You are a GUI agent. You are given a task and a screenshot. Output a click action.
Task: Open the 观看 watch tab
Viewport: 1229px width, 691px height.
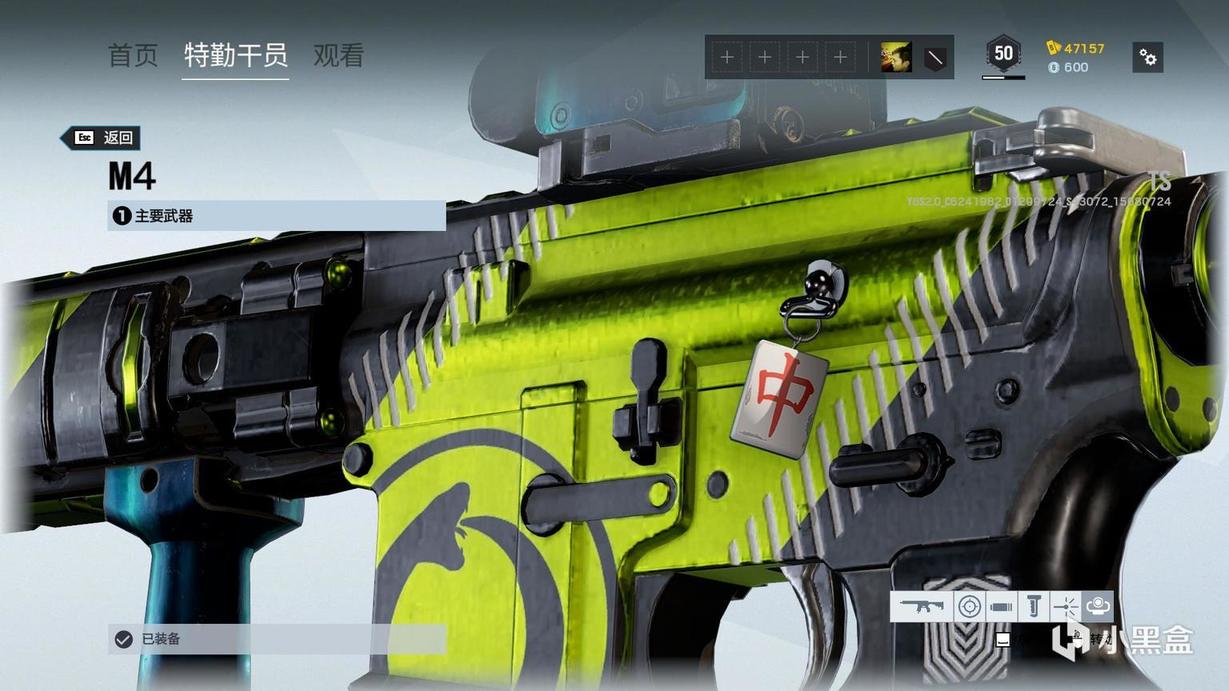coord(338,56)
